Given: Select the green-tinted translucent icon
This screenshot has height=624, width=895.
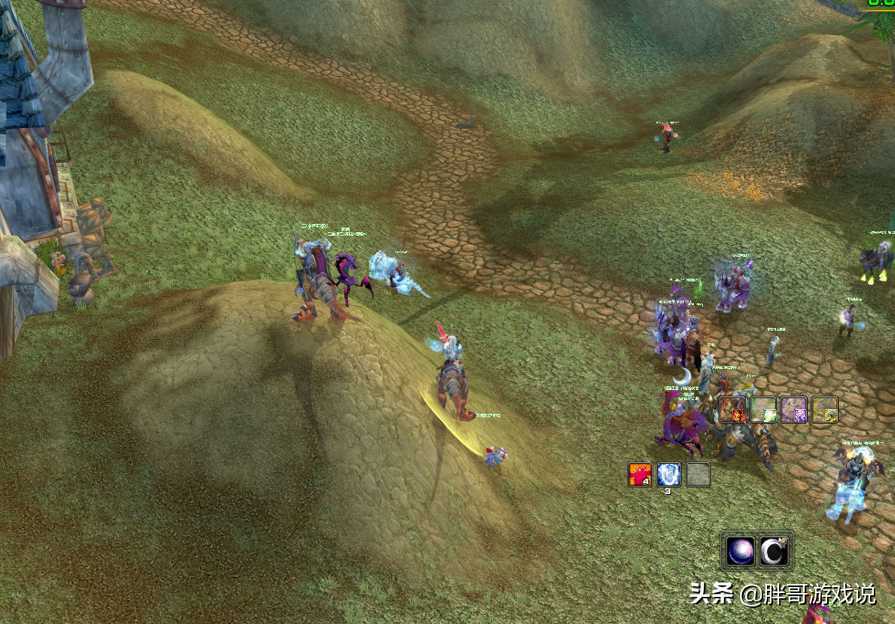Looking at the screenshot, I should [764, 409].
